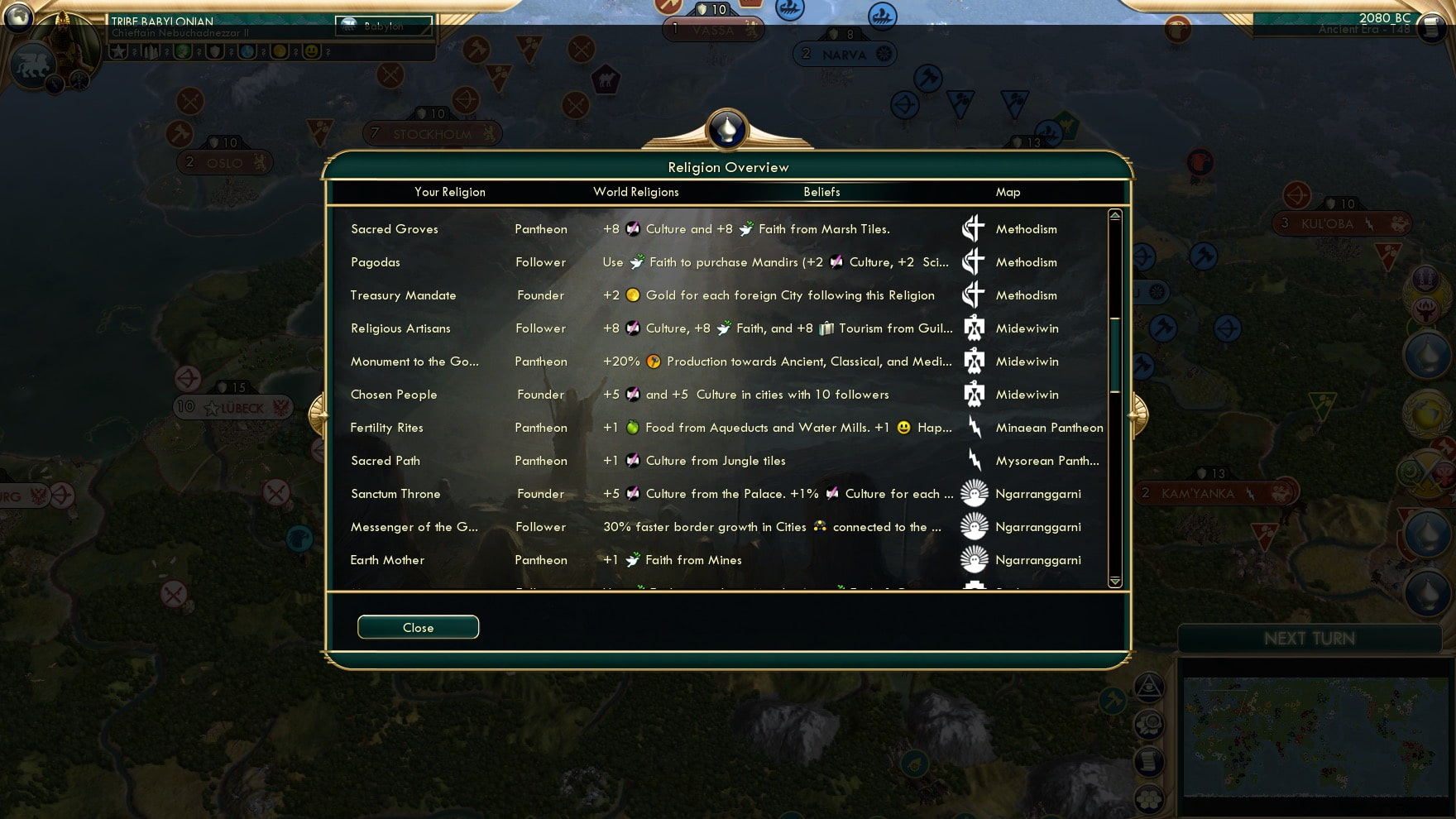
Task: Select the smiley happiness icon in the top ribbon
Action: coord(313,52)
